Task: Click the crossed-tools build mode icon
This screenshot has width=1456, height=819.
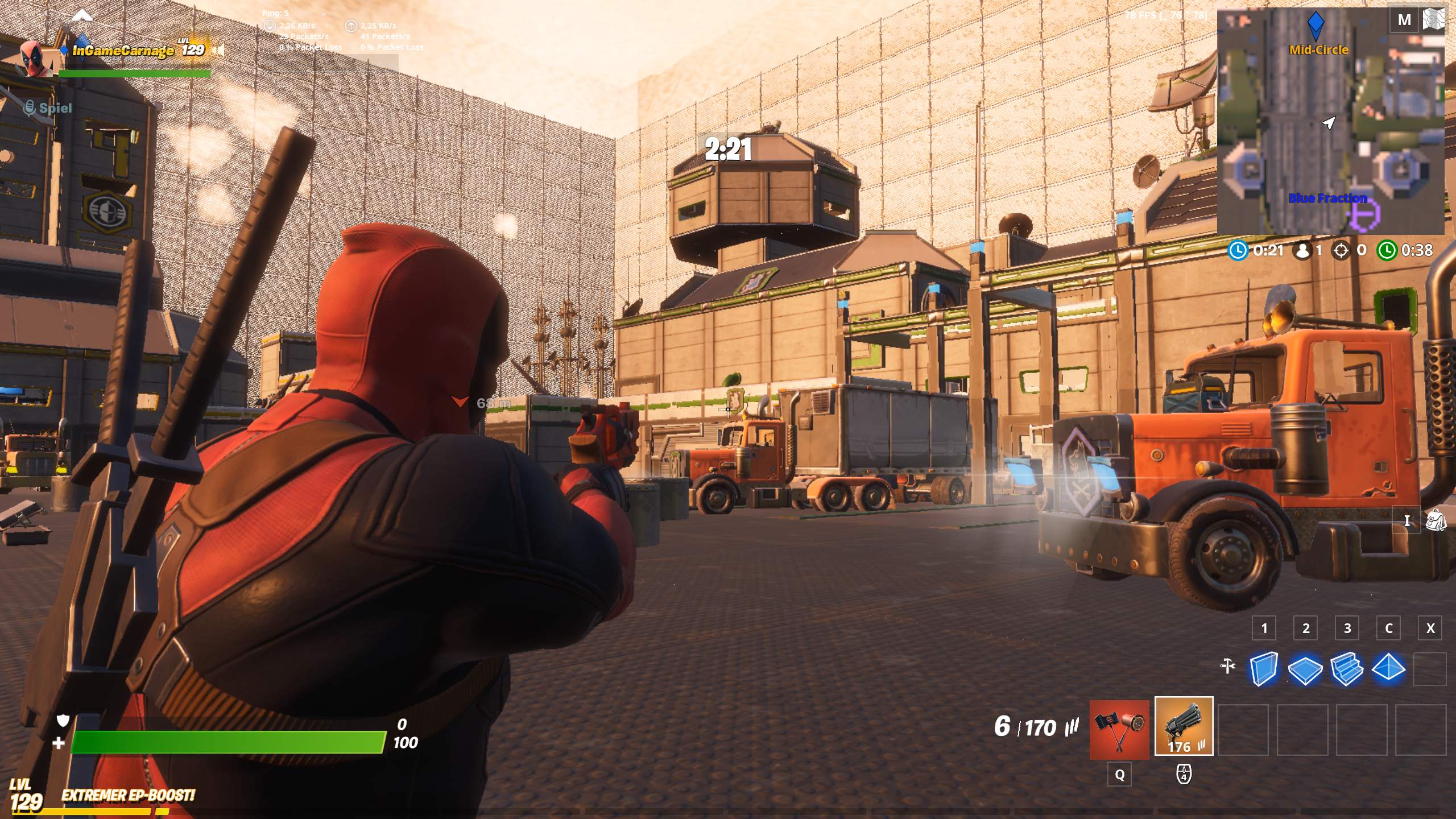Action: click(x=1228, y=665)
